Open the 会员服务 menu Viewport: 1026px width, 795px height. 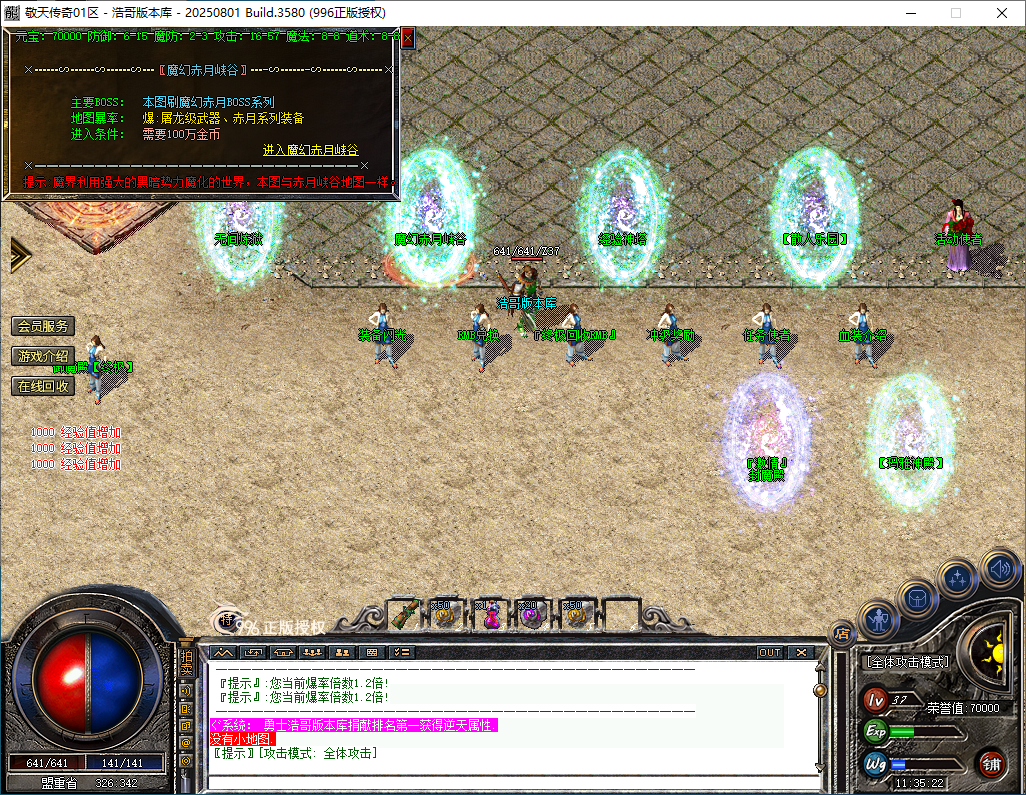pyautogui.click(x=43, y=326)
